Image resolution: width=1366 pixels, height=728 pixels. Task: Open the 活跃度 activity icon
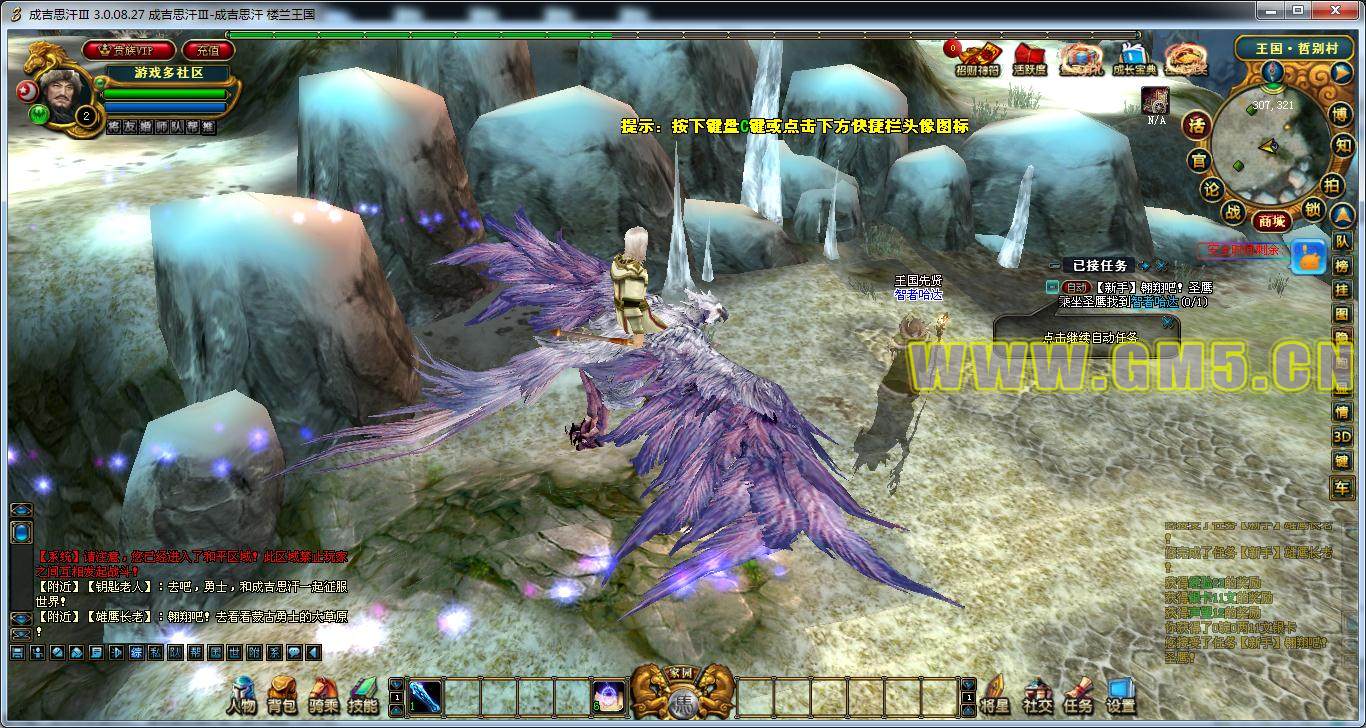pyautogui.click(x=1029, y=58)
